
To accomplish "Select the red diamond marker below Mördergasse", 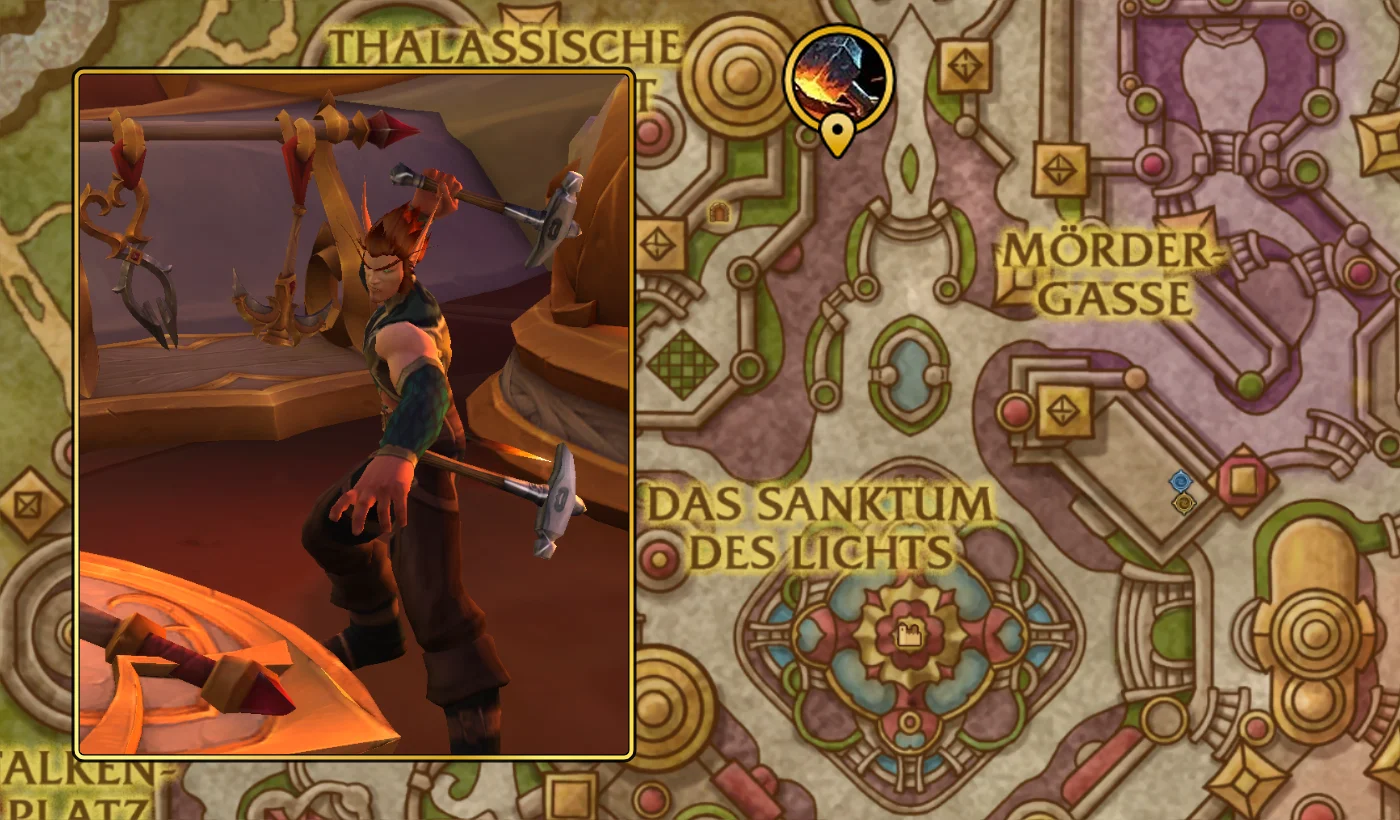I will point(1241,481).
